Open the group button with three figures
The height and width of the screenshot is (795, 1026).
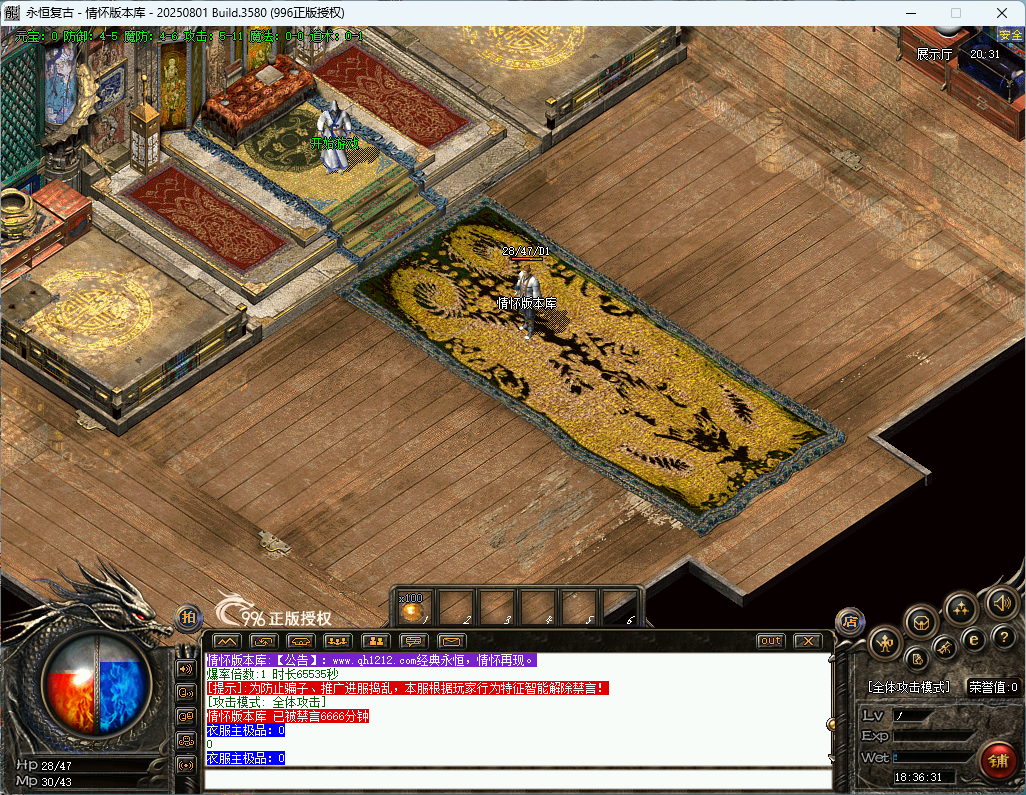click(x=337, y=641)
